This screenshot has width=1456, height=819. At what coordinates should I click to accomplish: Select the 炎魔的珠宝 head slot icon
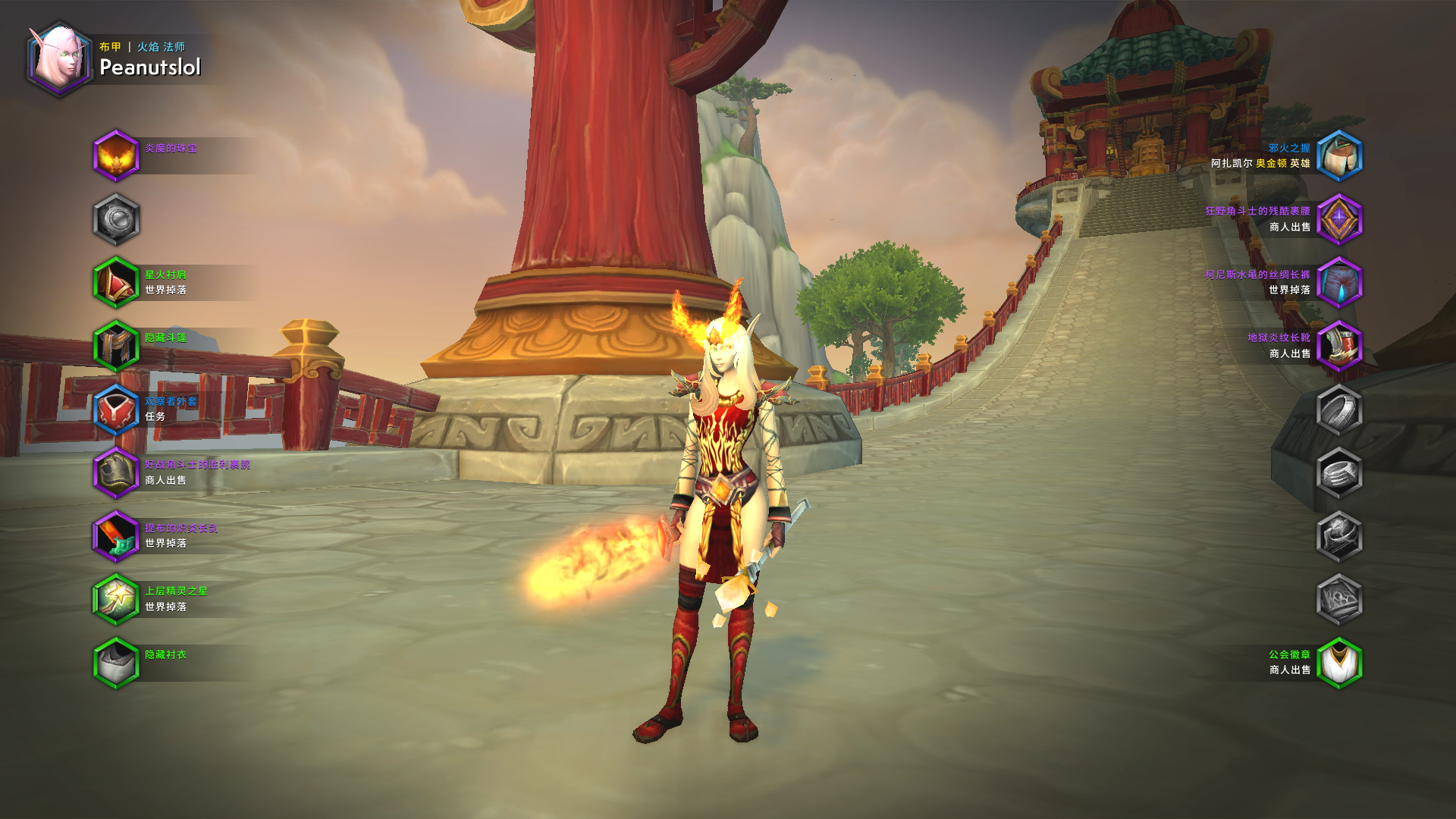pos(116,156)
